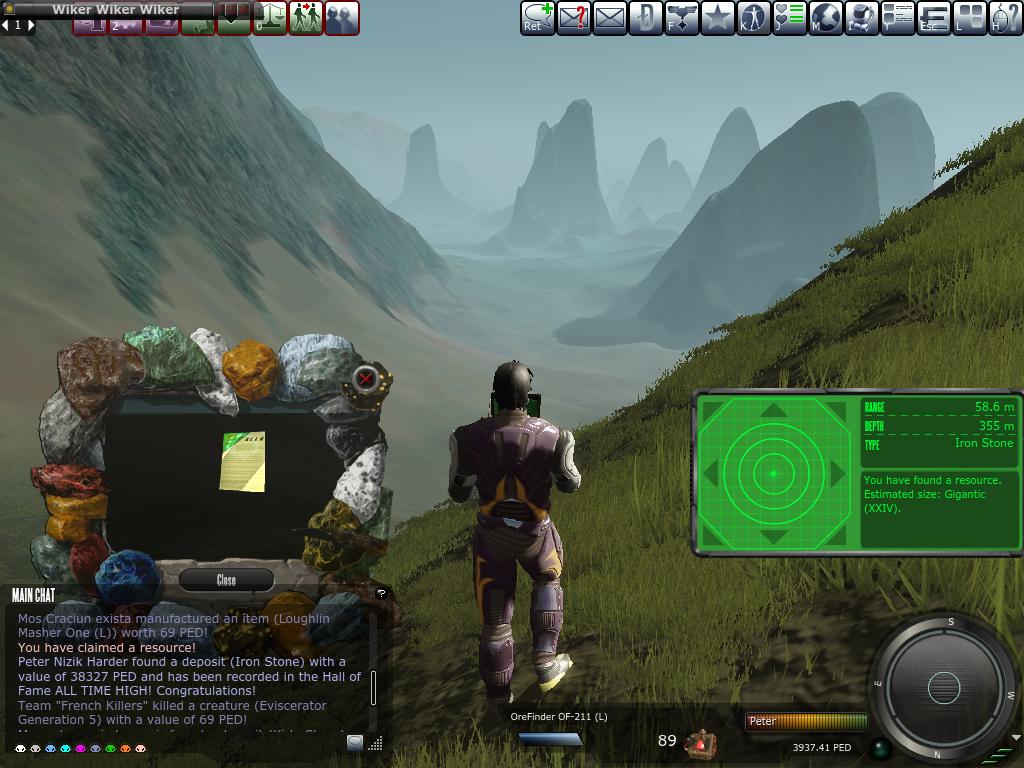
Task: Open the character figure panel
Action: tap(753, 18)
